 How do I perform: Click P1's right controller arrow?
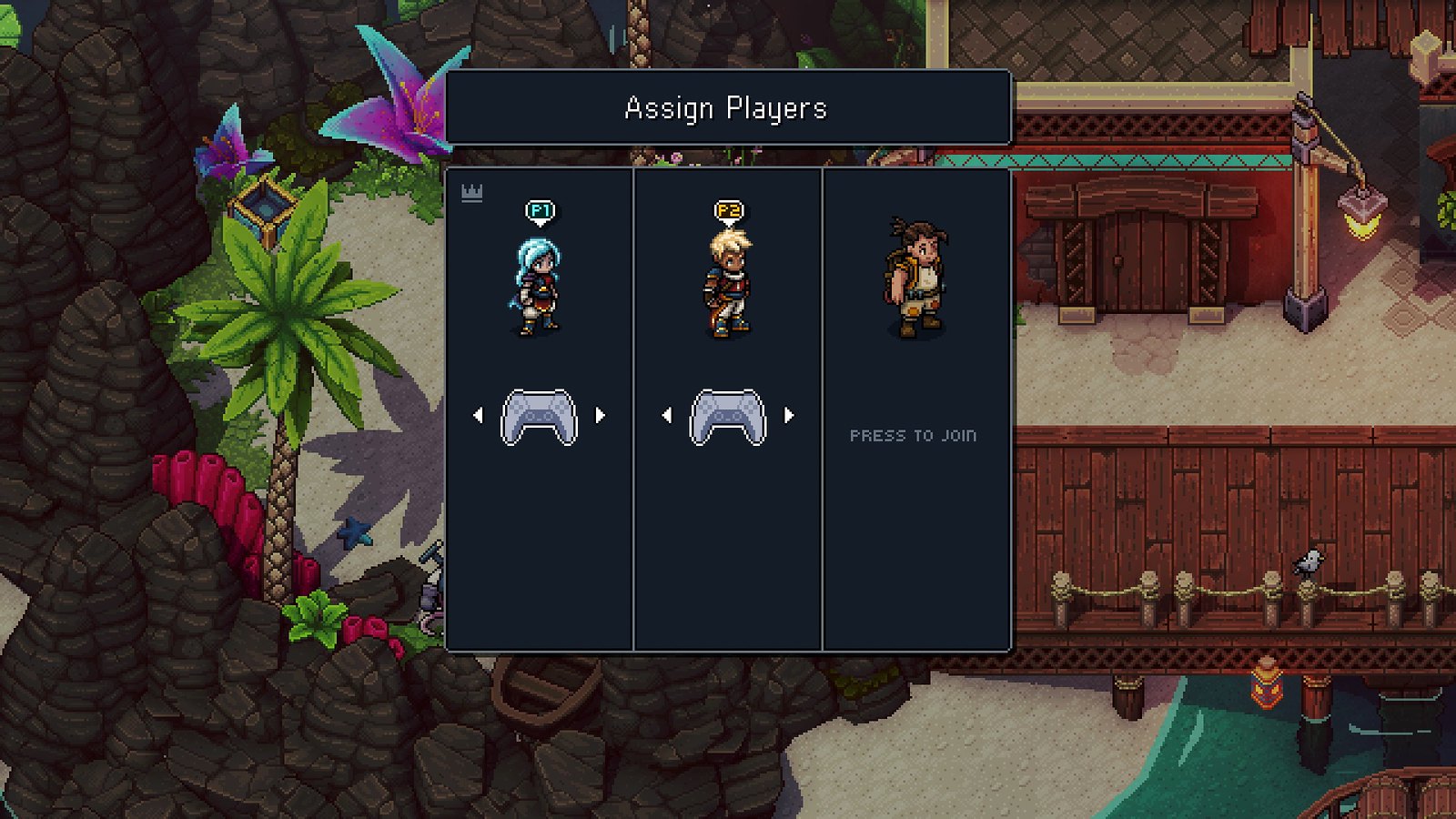coord(601,416)
